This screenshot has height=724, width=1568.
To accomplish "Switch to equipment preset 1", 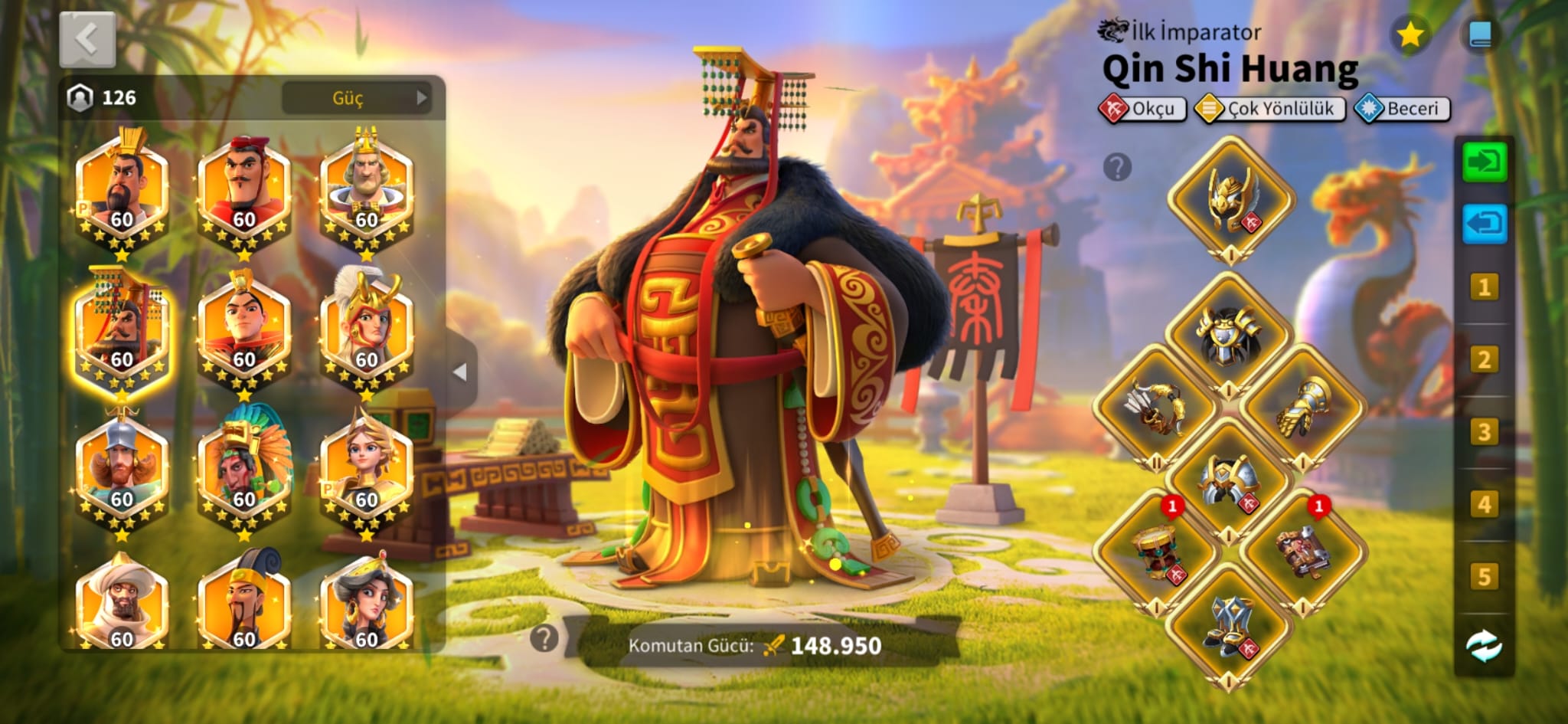I will [x=1484, y=287].
